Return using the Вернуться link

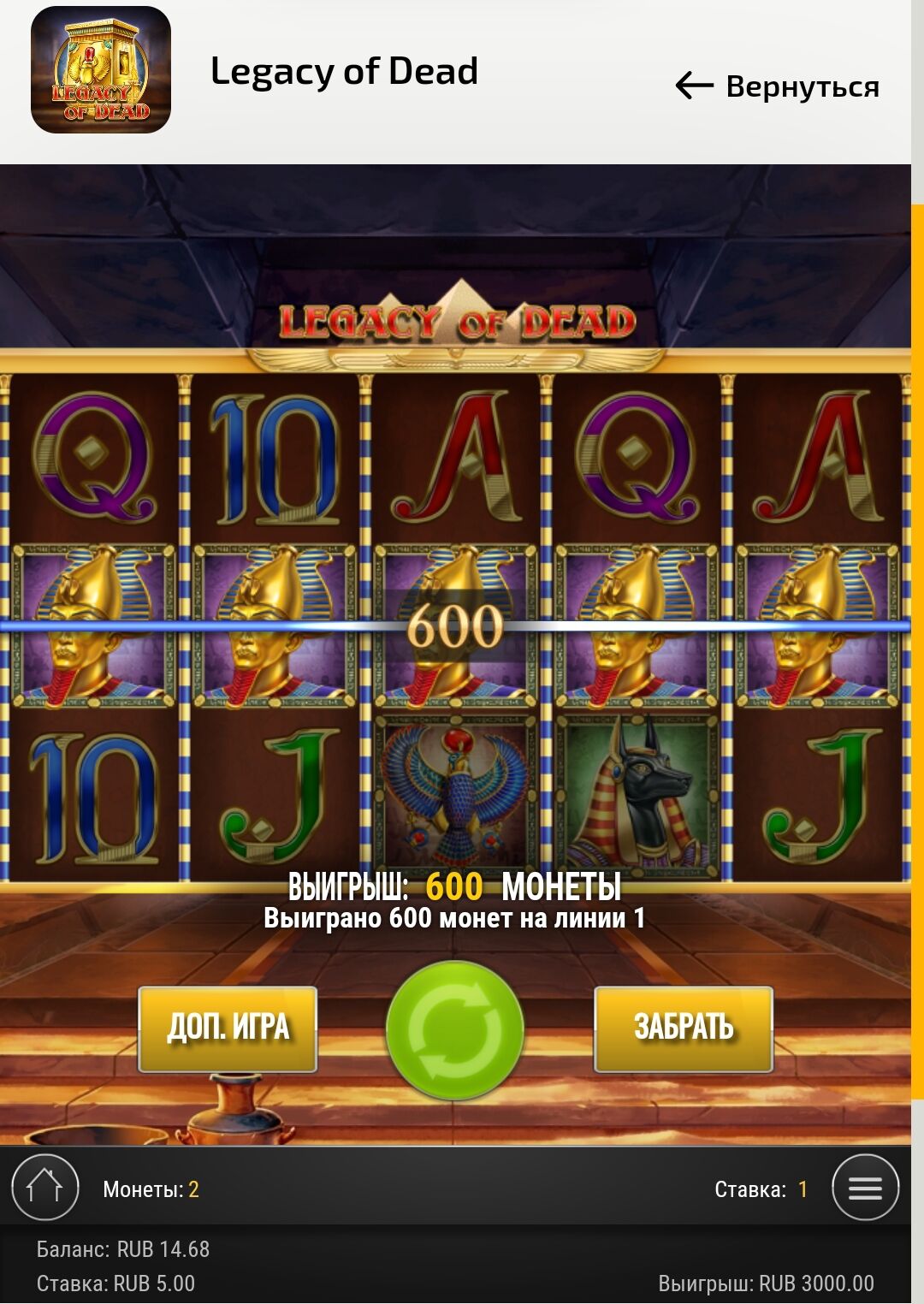778,86
